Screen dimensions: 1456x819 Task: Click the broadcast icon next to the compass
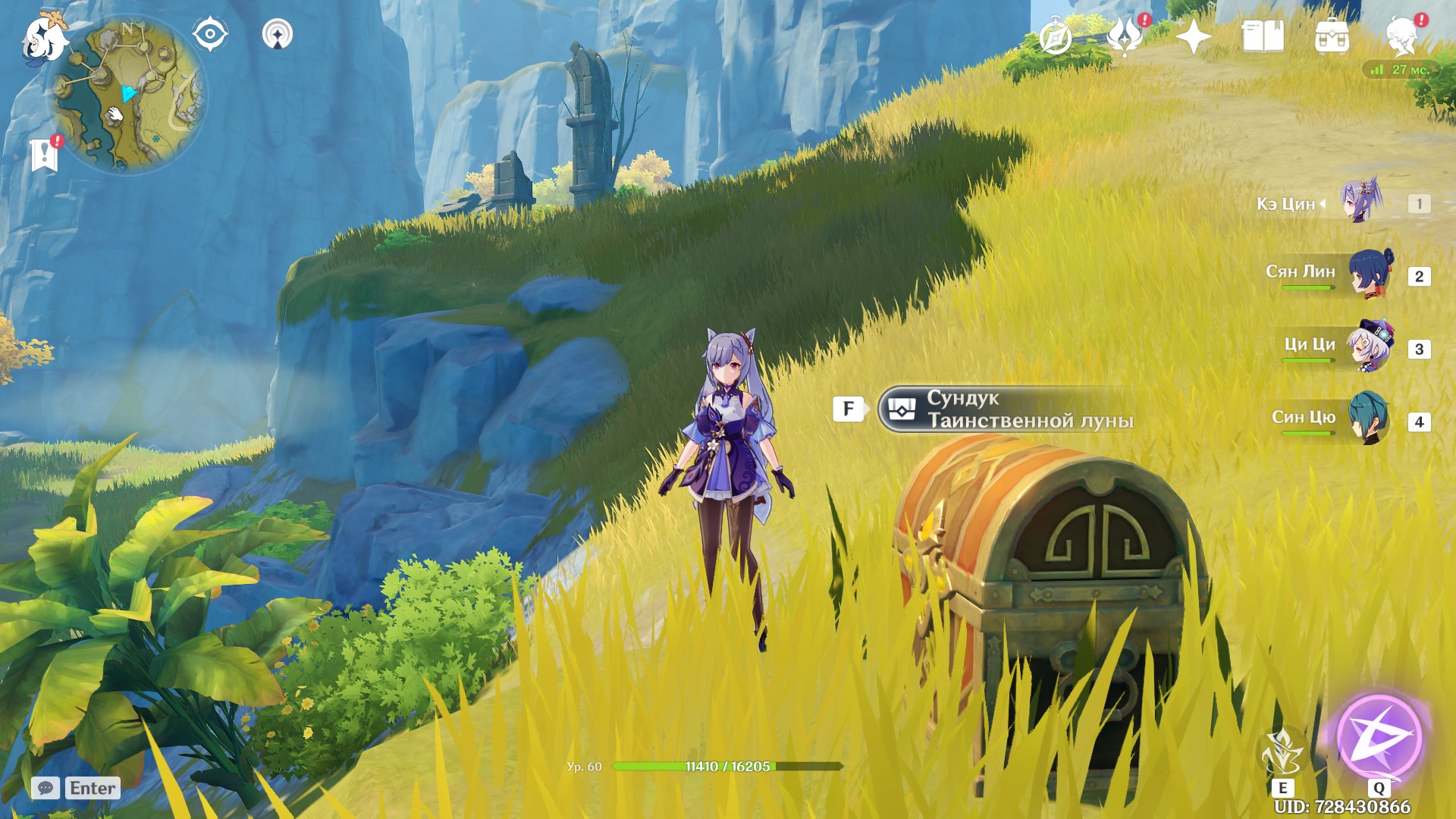278,33
